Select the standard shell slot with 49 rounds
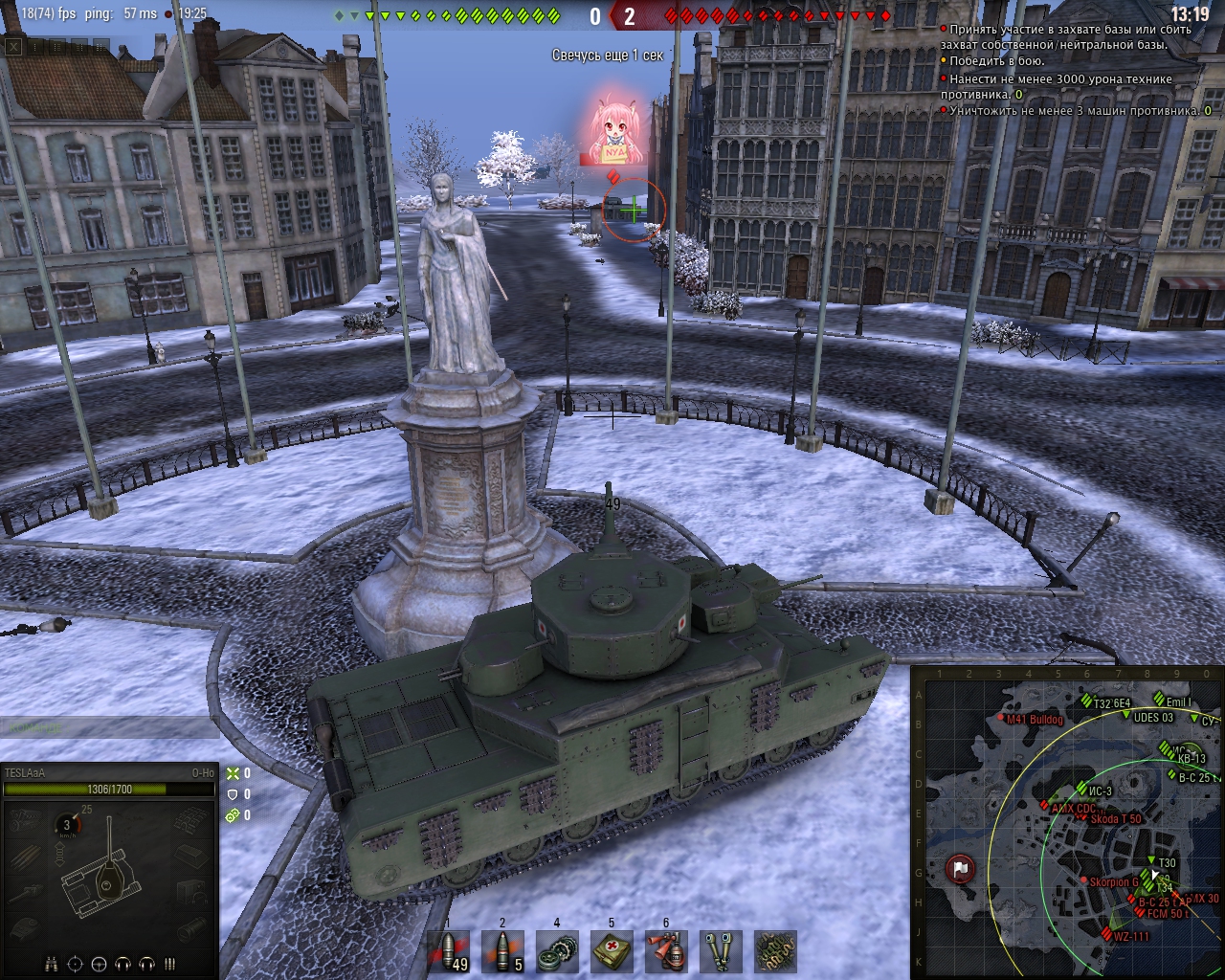Viewport: 1225px width, 980px height. point(448,951)
